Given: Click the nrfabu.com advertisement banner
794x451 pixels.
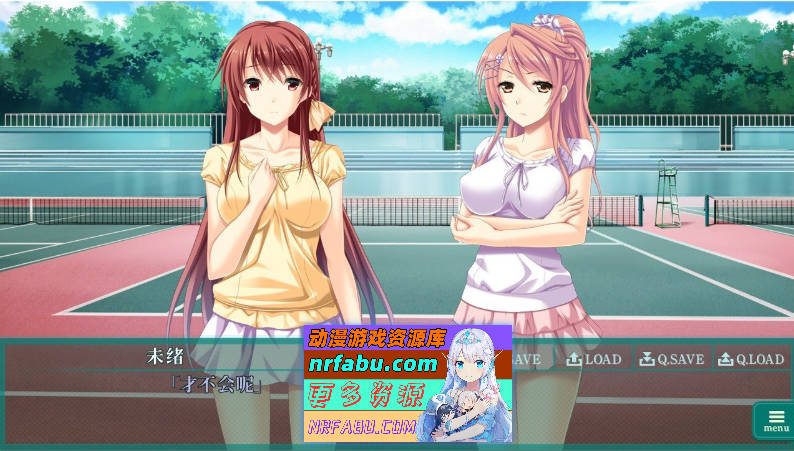Looking at the screenshot, I should pyautogui.click(x=407, y=383).
